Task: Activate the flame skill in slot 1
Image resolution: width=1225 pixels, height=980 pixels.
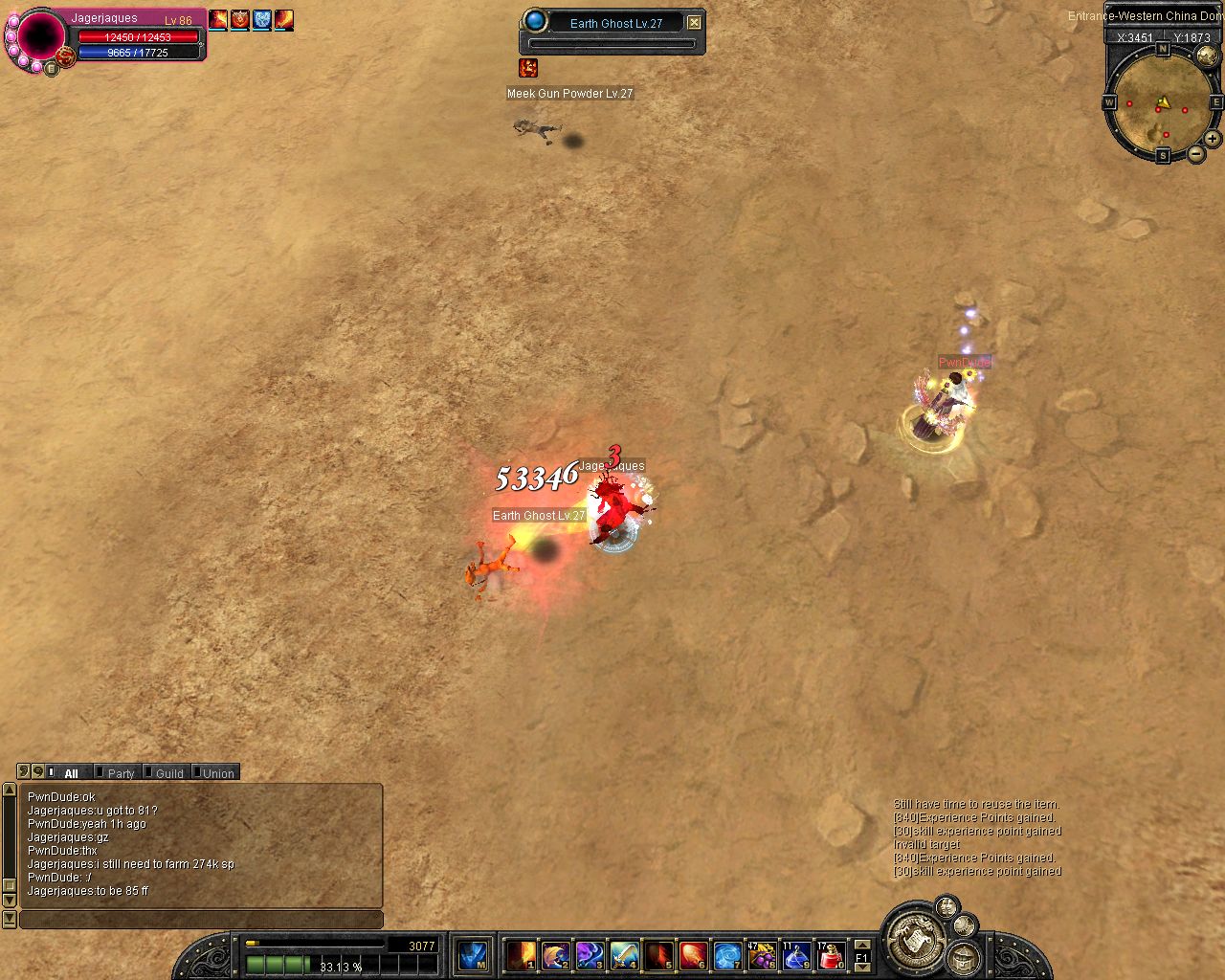Action: point(521,955)
